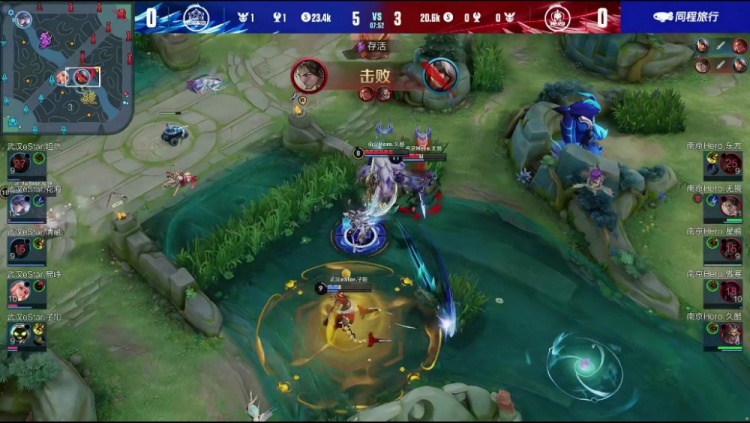
Task: Click the red team Hero logo
Action: (557, 17)
